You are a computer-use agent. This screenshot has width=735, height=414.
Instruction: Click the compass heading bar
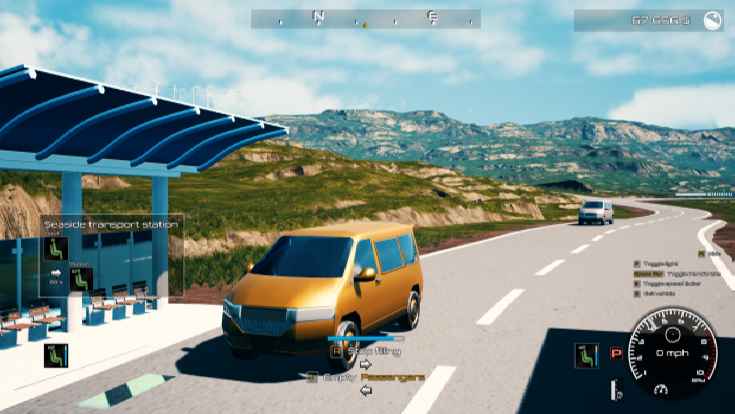[x=365, y=19]
